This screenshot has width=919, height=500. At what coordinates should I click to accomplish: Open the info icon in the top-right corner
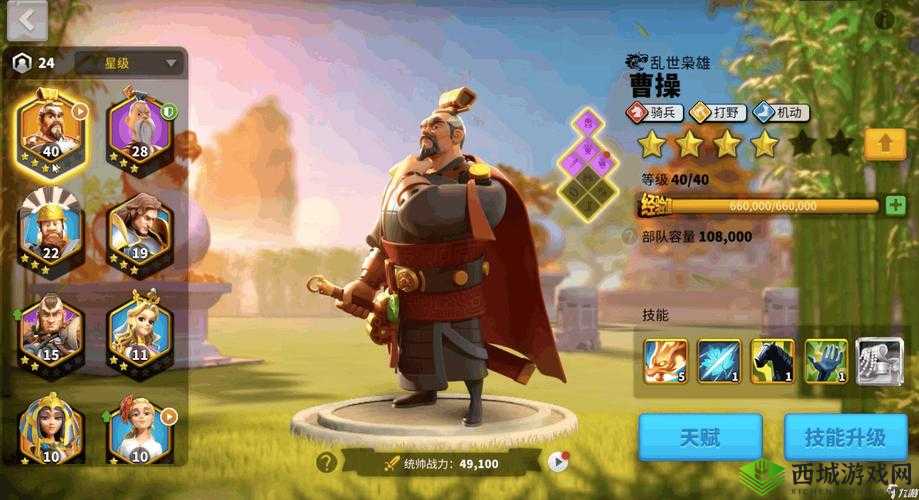(x=884, y=19)
